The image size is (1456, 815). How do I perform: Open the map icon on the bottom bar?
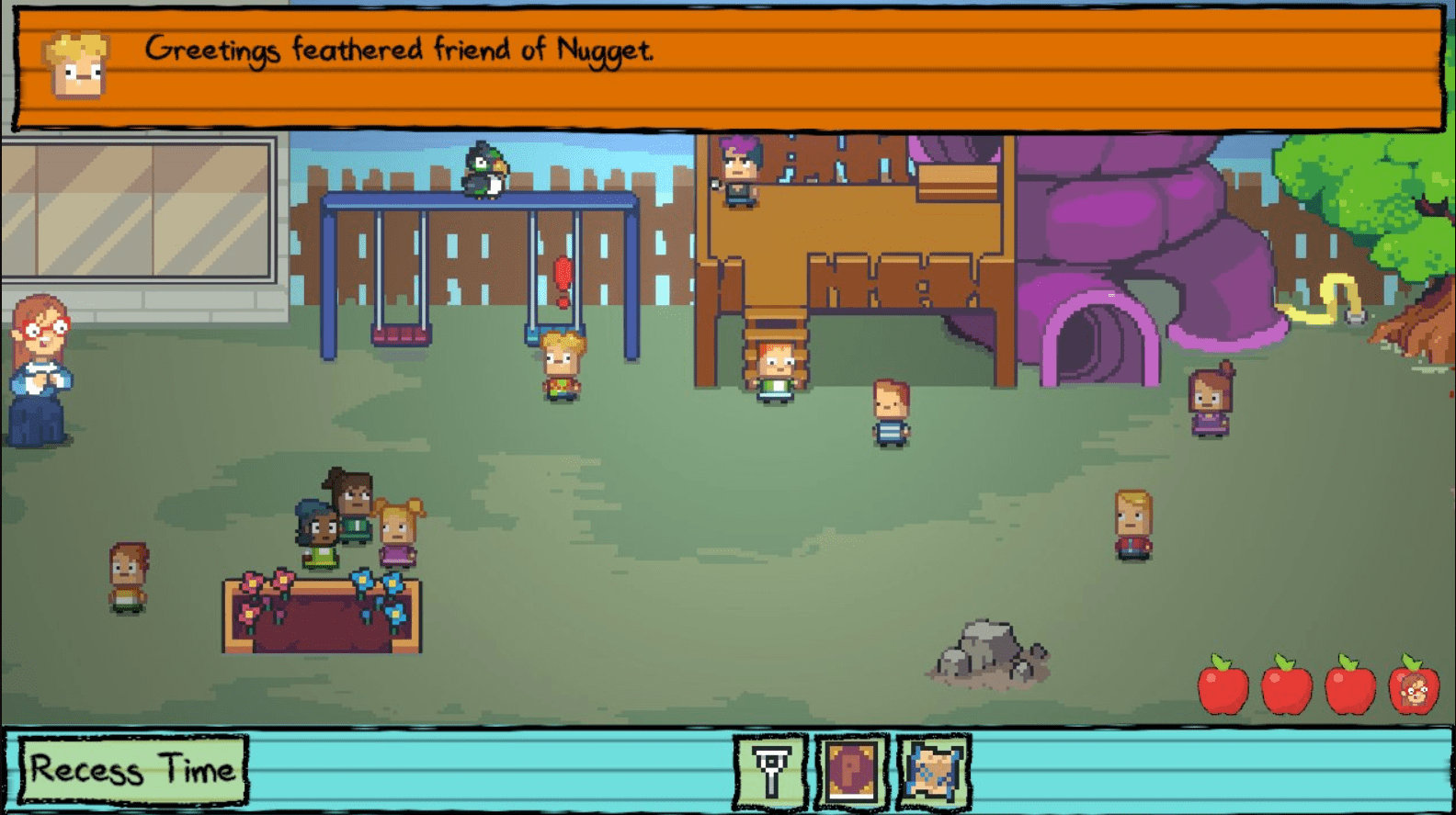tap(931, 773)
